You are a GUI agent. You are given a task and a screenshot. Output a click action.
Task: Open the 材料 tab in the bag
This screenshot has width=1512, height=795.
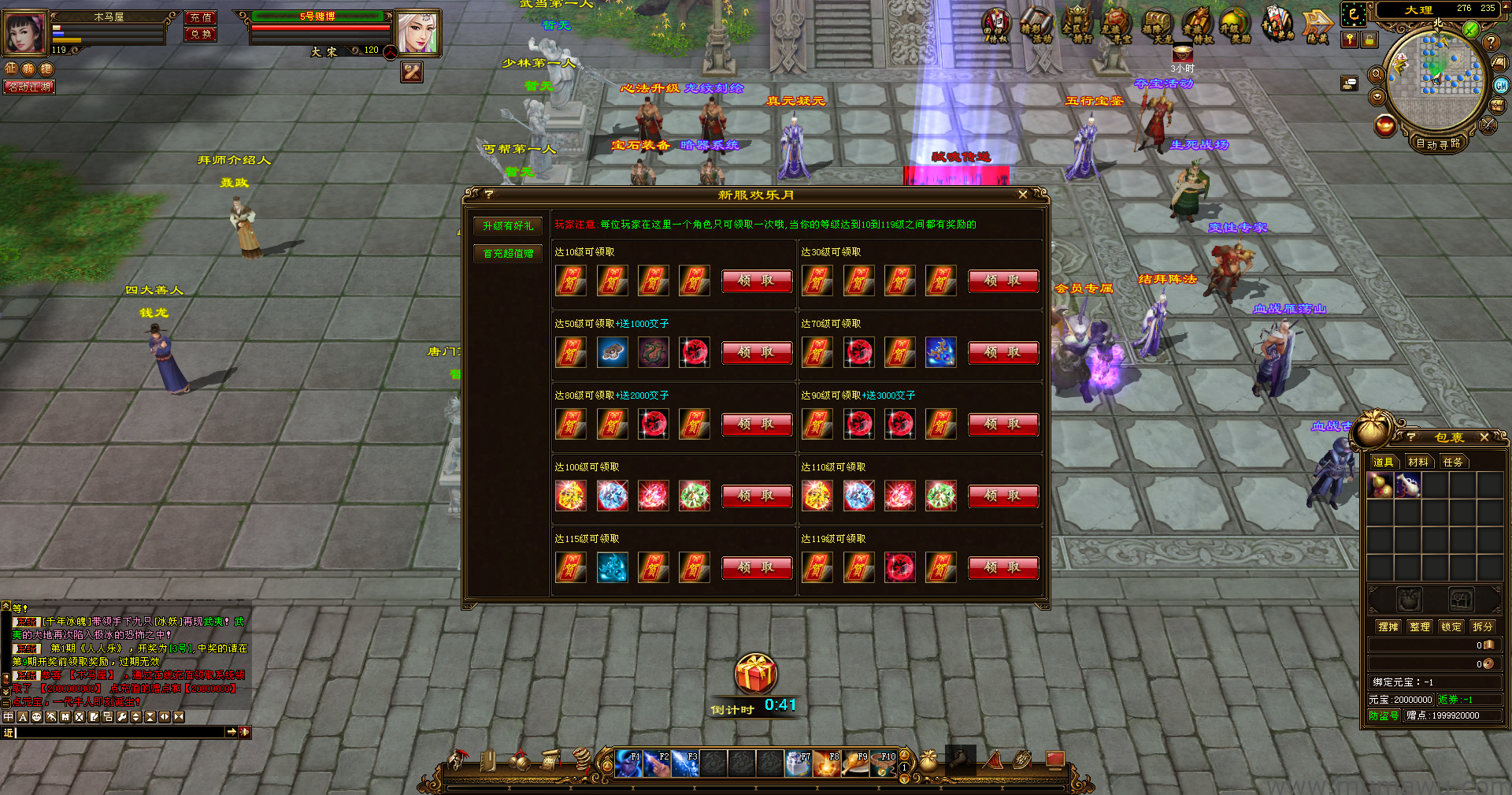coord(1417,463)
